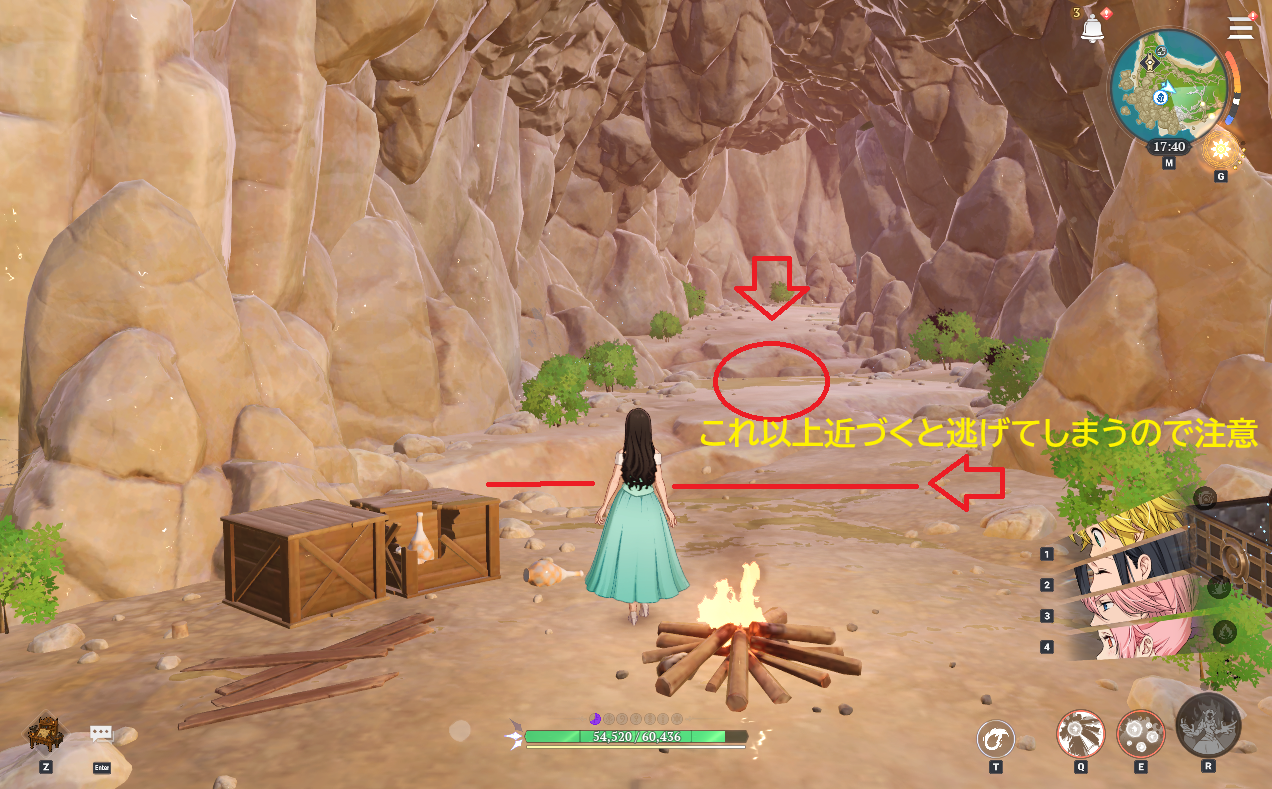Viewport: 1272px width, 789px height.
Task: Trigger the greyed-out ultimate character skill
Action: click(x=1208, y=724)
